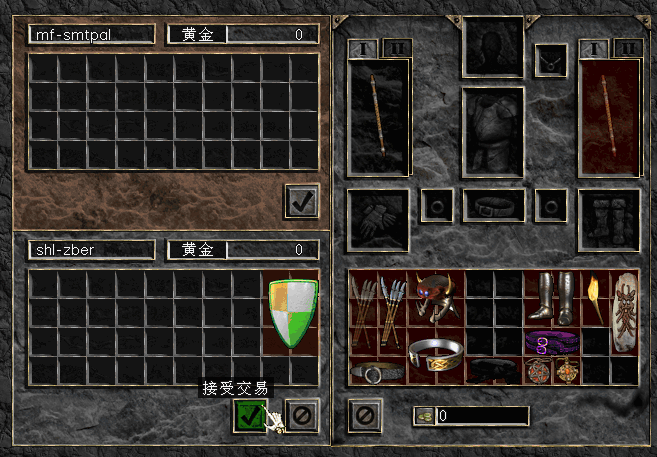Switch to weapon set II above right weapon
This screenshot has height=457, width=657.
[626, 48]
